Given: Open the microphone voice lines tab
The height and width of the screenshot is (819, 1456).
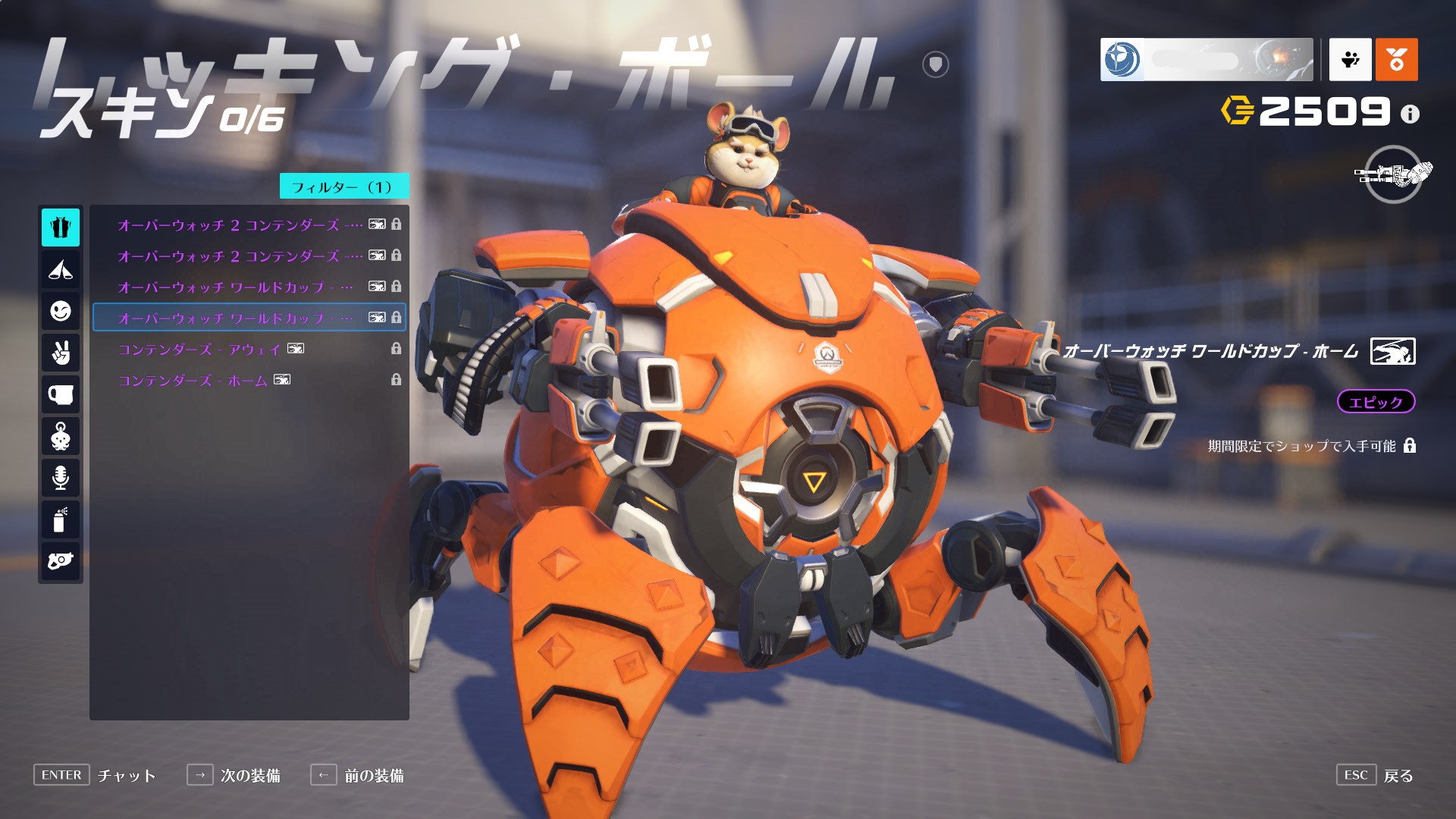Looking at the screenshot, I should point(61,478).
